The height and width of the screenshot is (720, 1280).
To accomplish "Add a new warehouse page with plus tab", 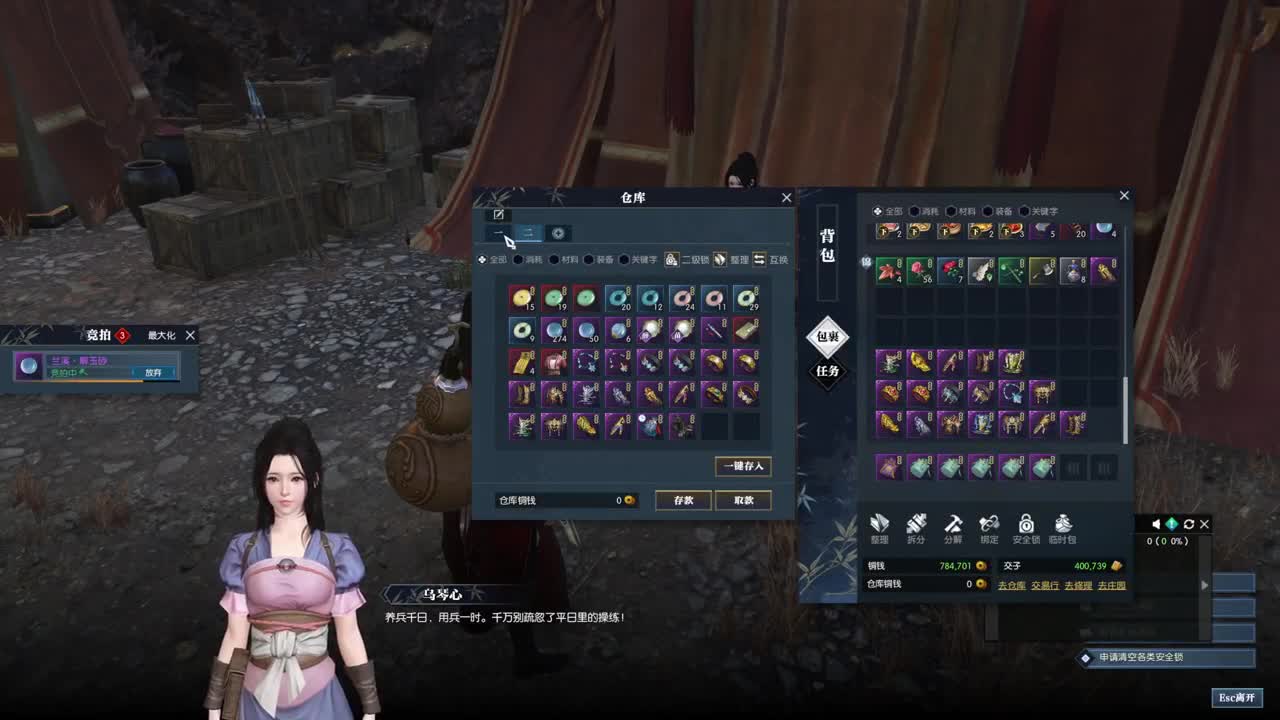I will click(x=558, y=233).
